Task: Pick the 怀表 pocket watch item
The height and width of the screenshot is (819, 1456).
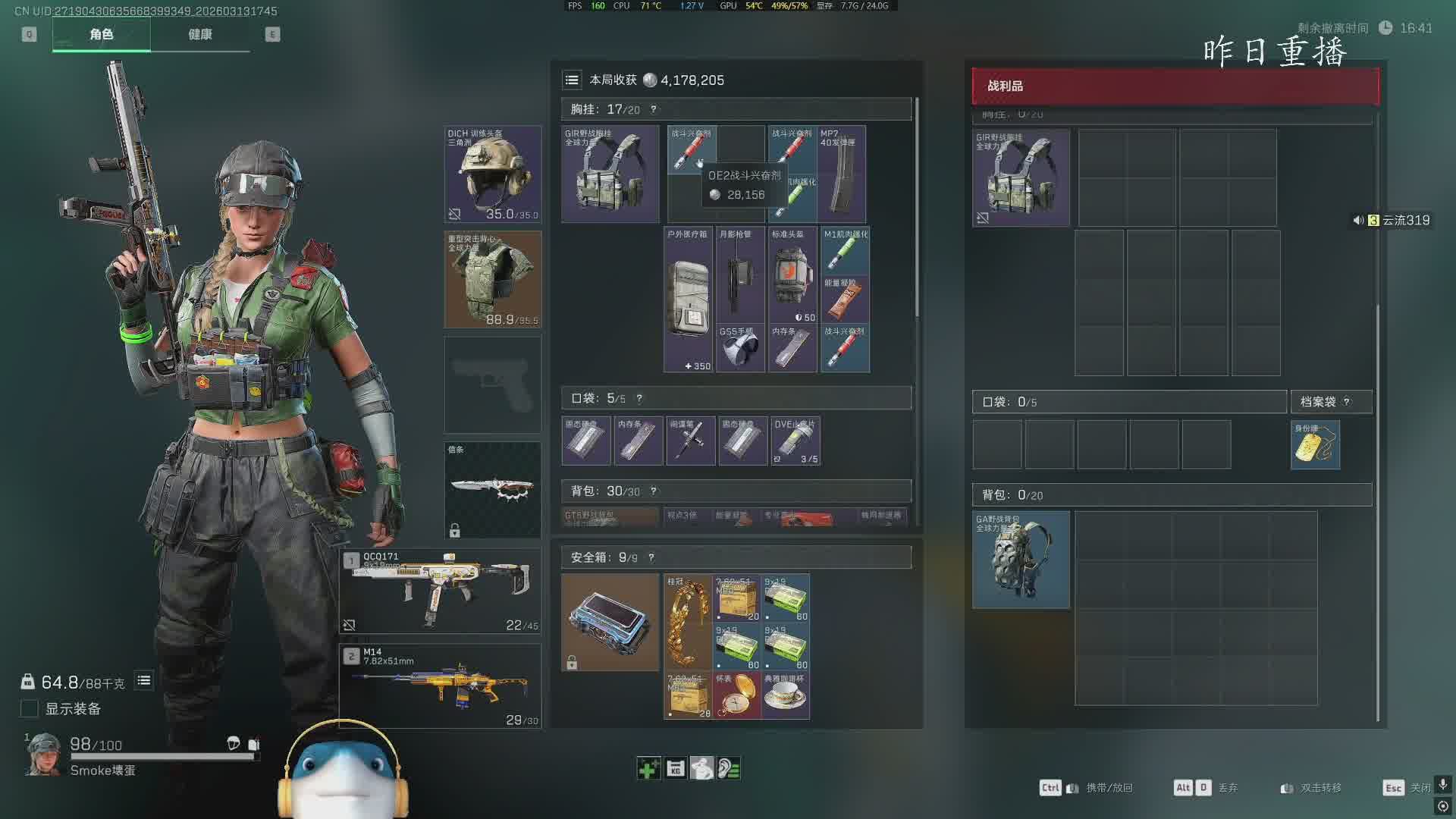Action: click(x=736, y=695)
